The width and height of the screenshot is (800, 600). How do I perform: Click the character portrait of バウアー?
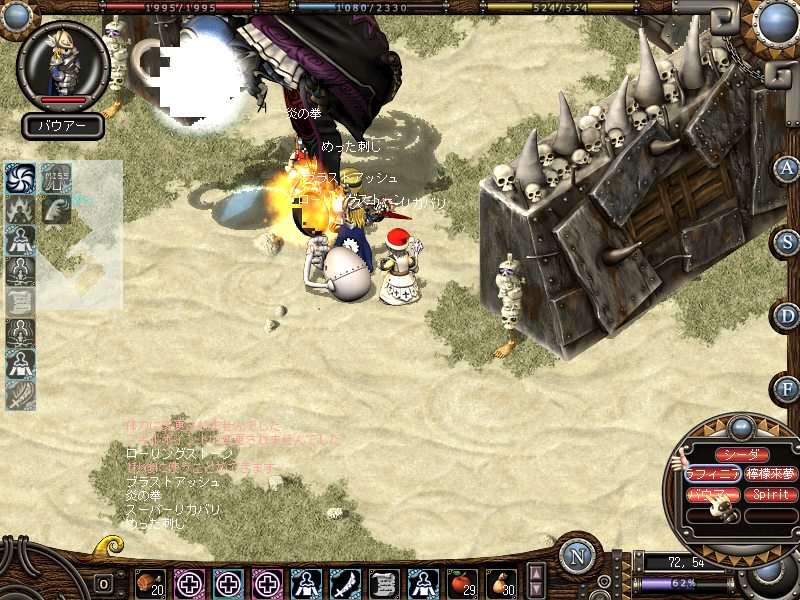63,65
